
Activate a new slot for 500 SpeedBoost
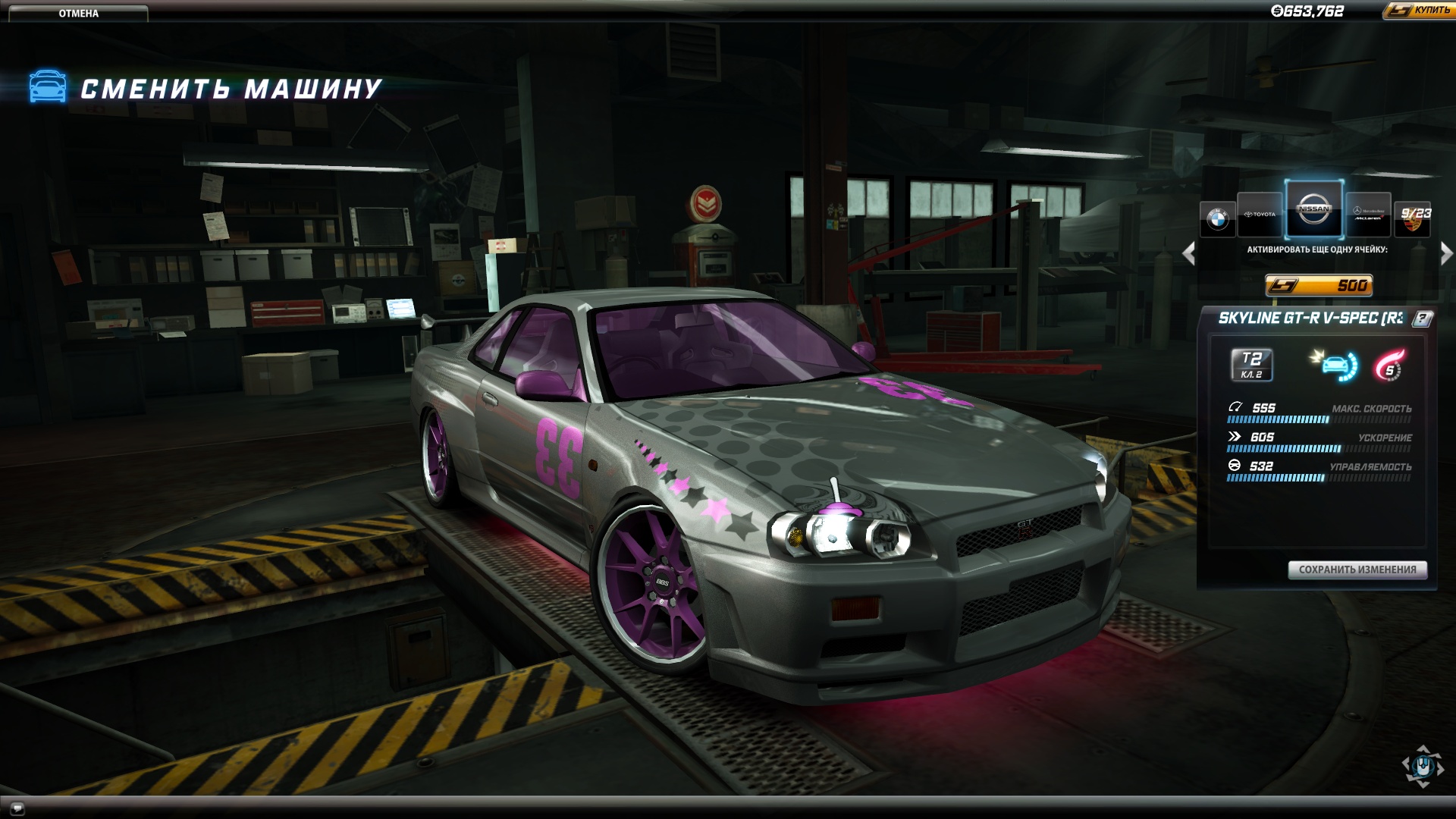[x=1318, y=284]
